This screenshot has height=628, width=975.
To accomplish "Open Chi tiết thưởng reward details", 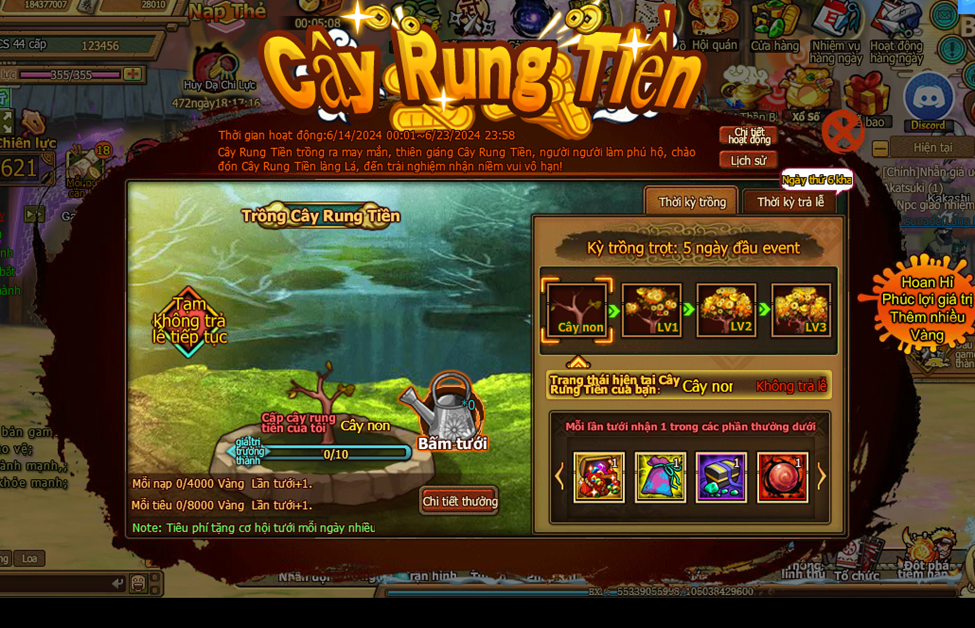I will tap(459, 501).
